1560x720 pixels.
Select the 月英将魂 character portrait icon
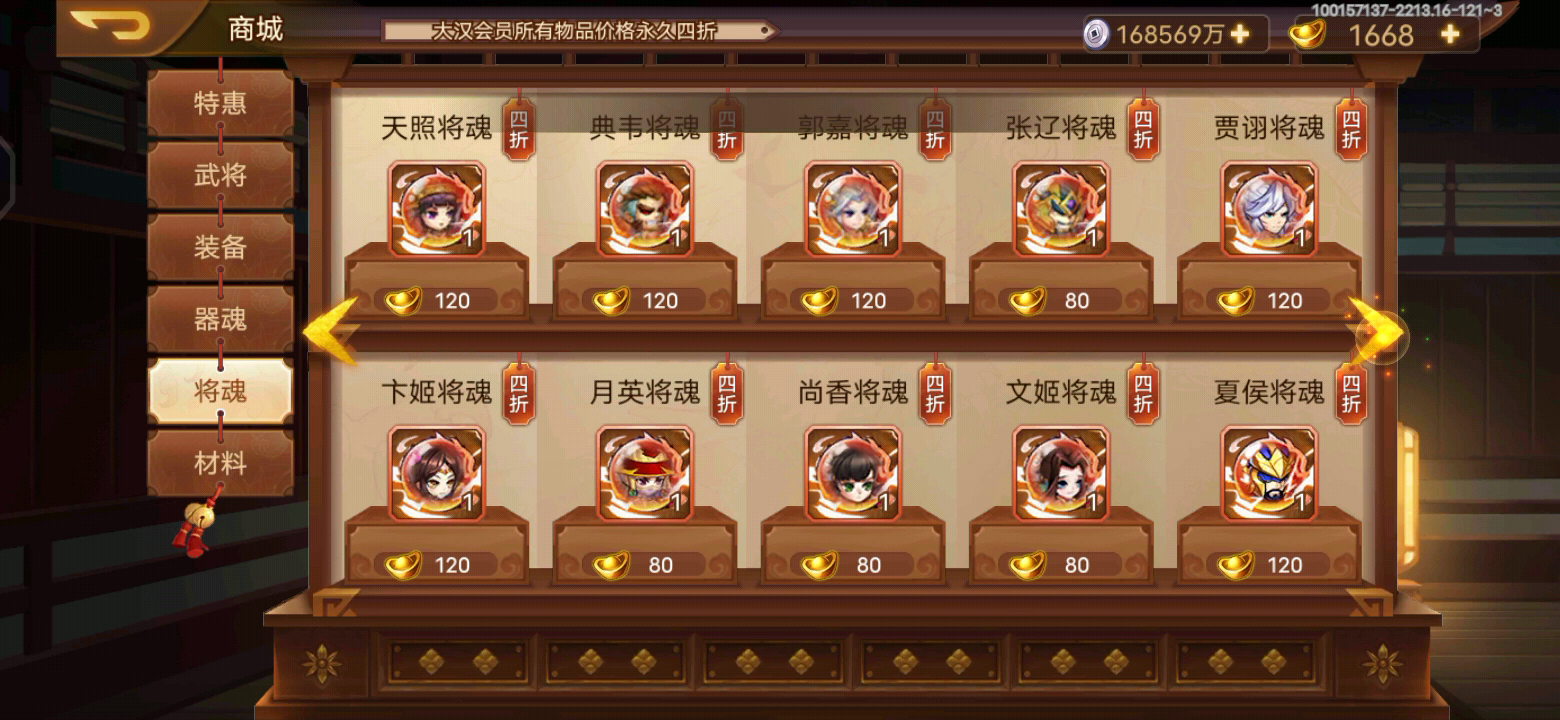click(646, 474)
